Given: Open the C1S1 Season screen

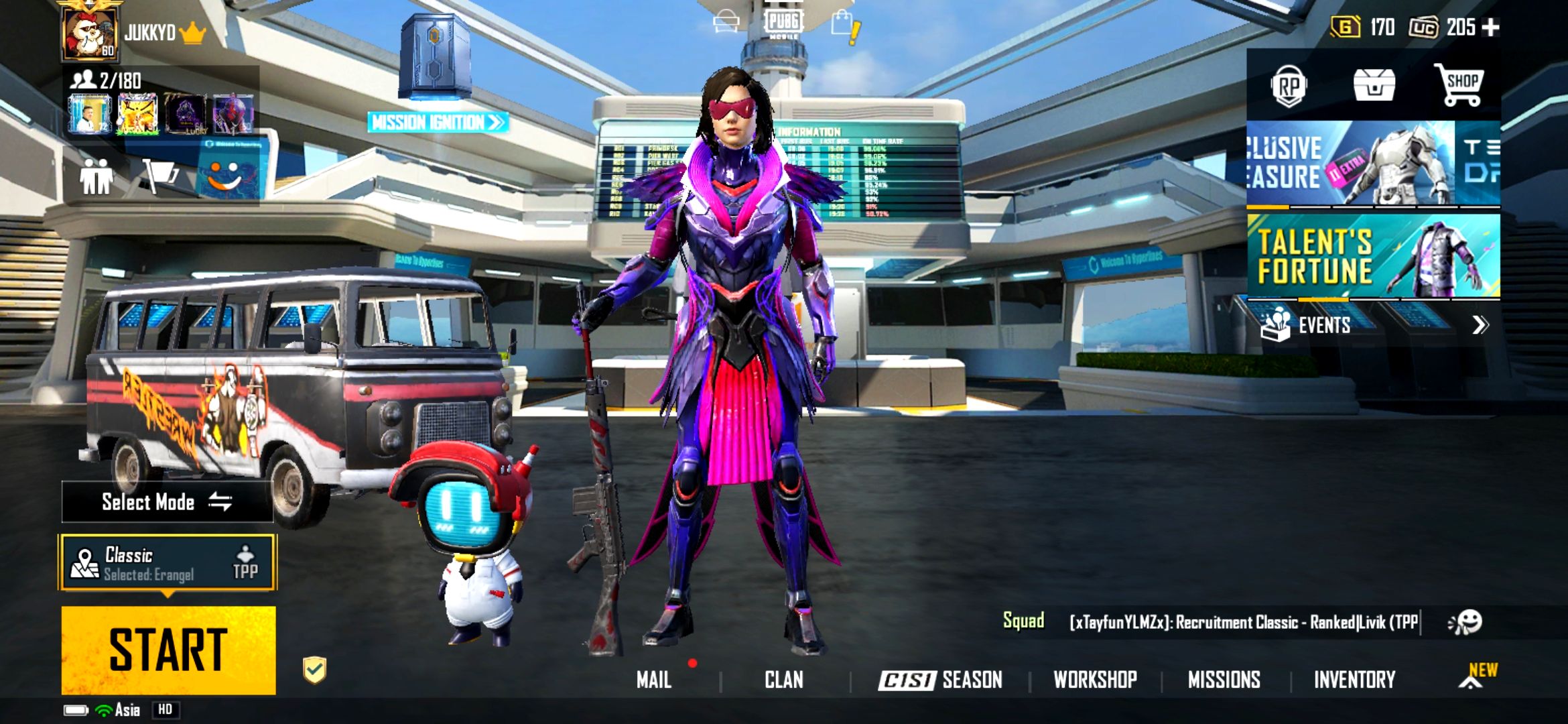Looking at the screenshot, I should [940, 680].
